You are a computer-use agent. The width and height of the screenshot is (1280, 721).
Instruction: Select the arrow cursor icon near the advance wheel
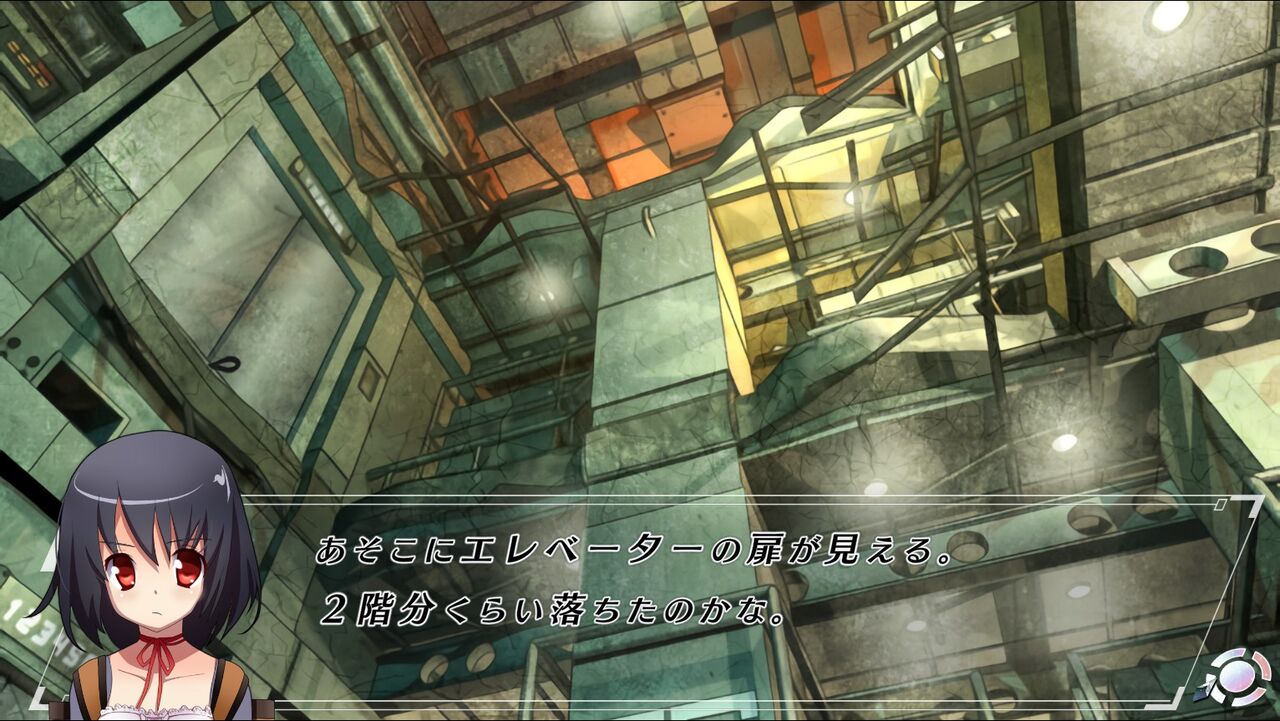click(1211, 680)
